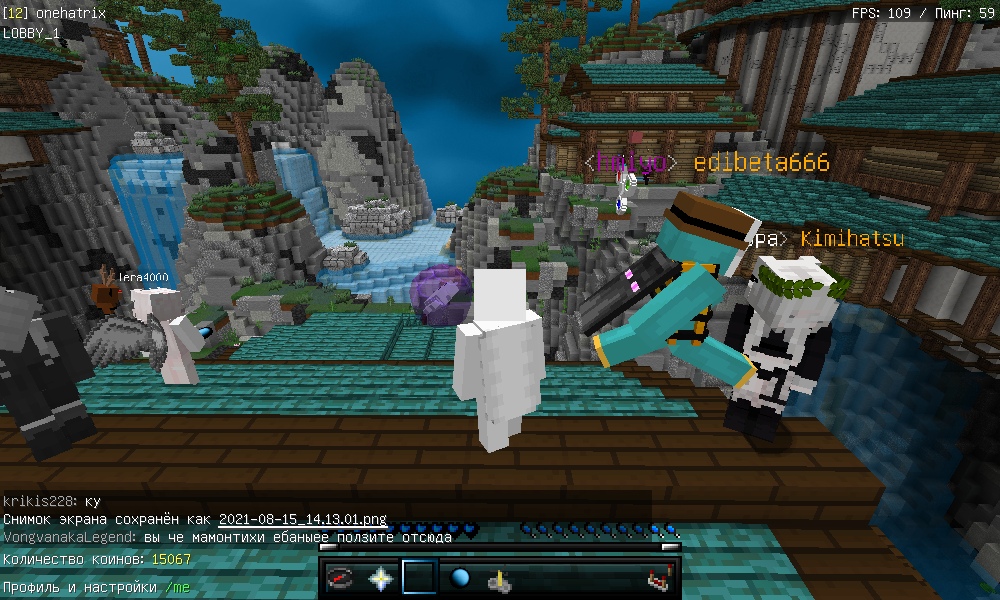Open the saved screenshot file link
Image resolution: width=1000 pixels, height=600 pixels.
click(302, 520)
